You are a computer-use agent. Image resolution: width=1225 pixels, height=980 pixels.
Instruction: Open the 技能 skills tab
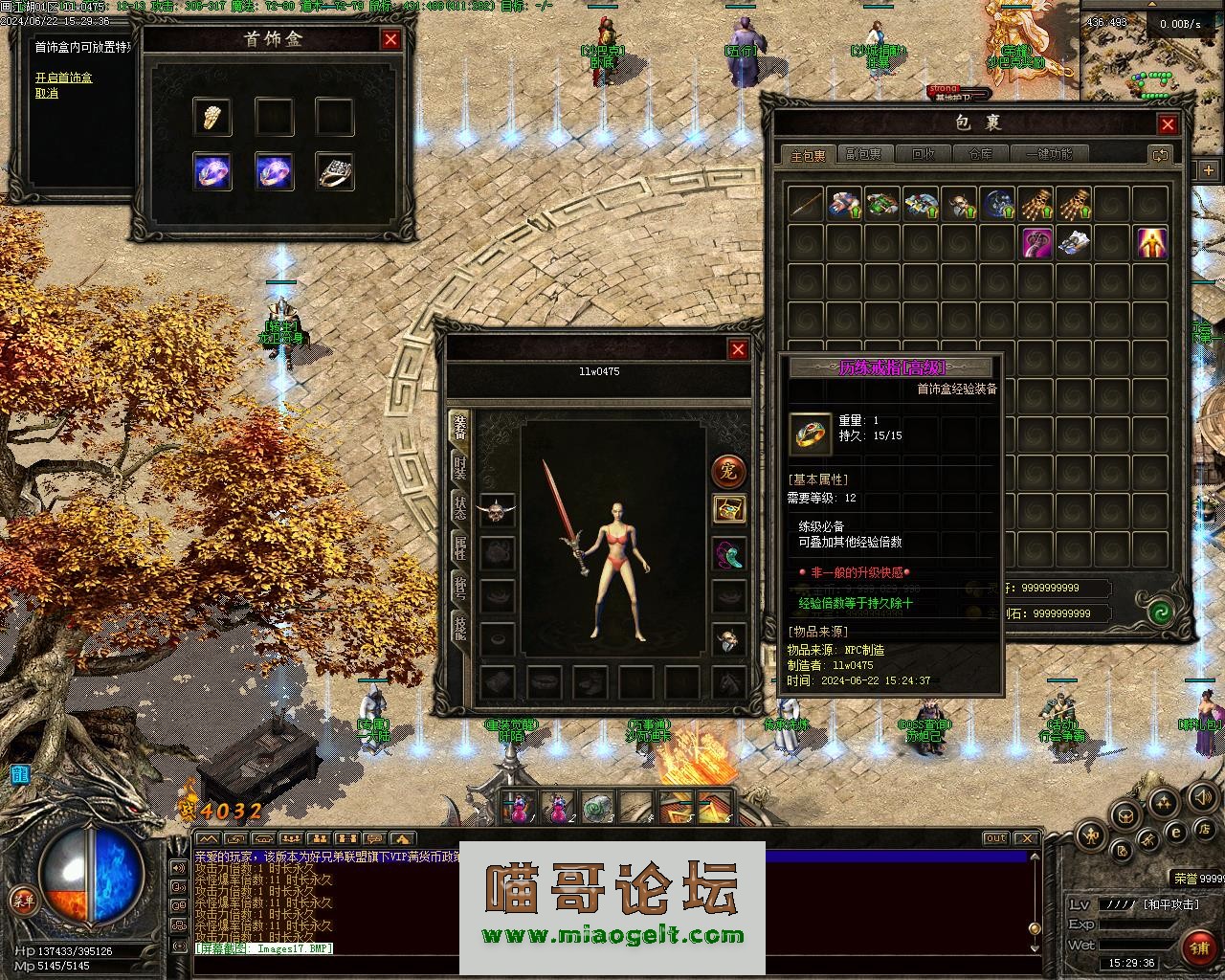460,627
